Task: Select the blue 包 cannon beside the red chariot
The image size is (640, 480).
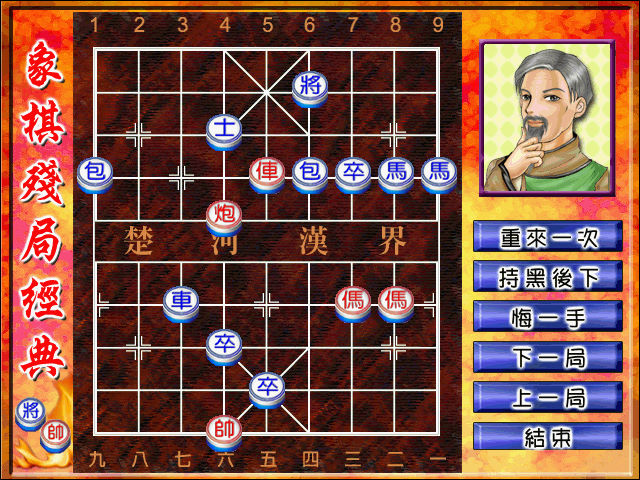Action: 310,173
